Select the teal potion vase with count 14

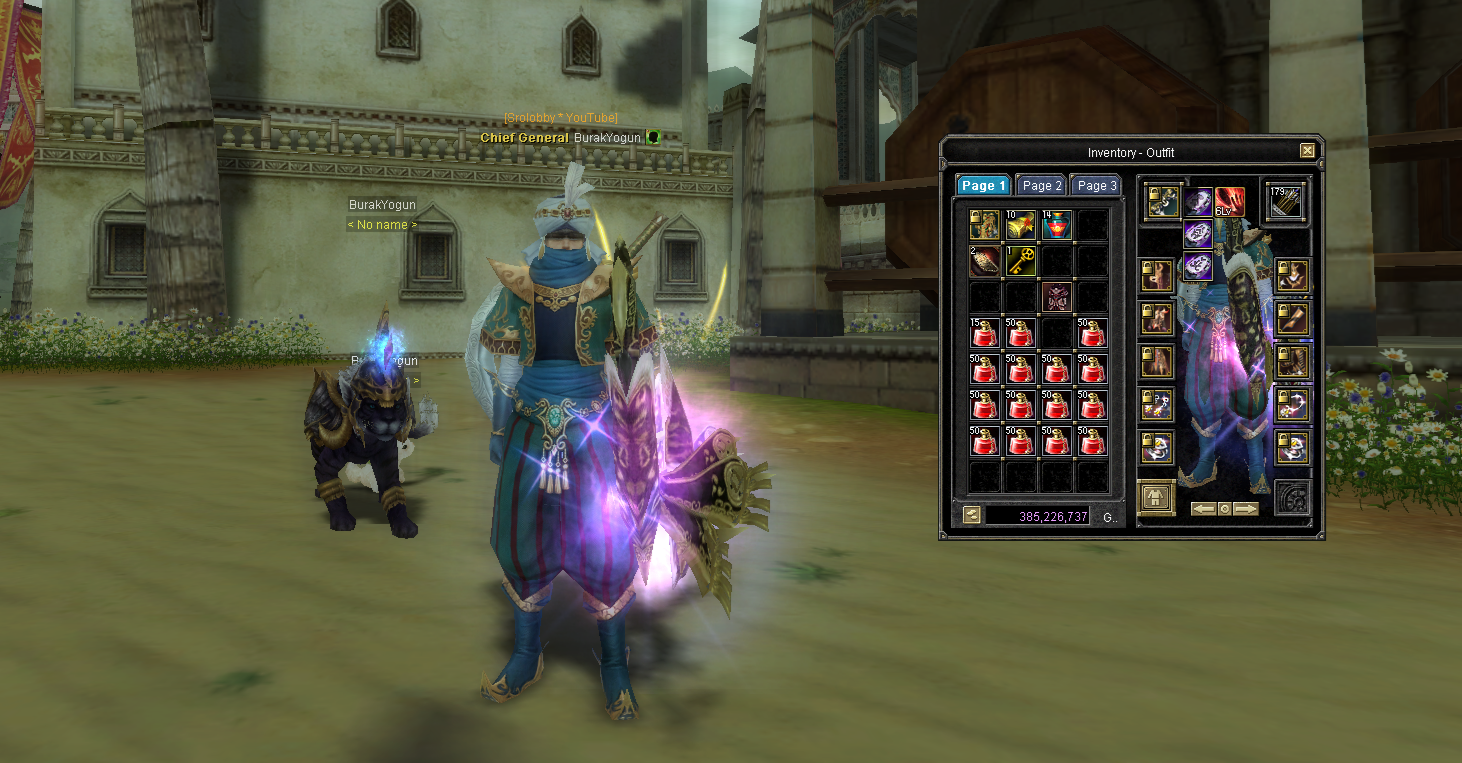[x=1056, y=225]
